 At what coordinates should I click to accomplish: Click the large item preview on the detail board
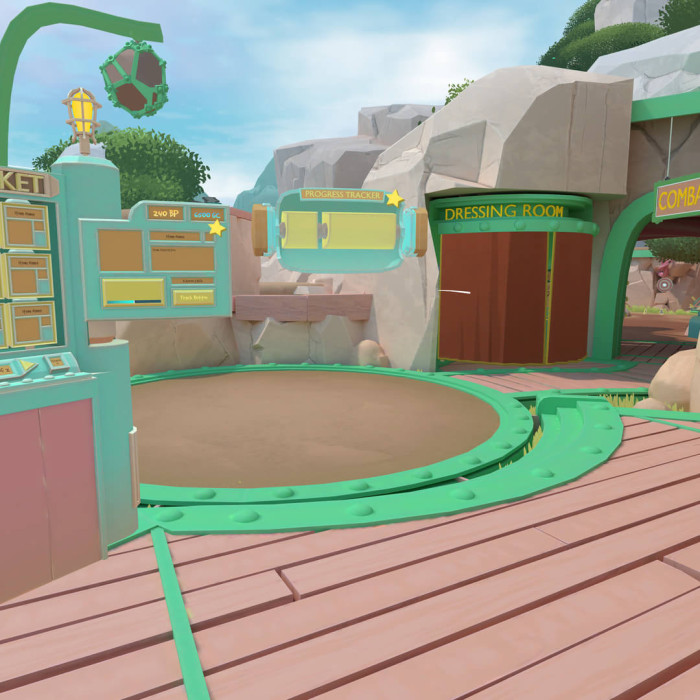(x=121, y=250)
